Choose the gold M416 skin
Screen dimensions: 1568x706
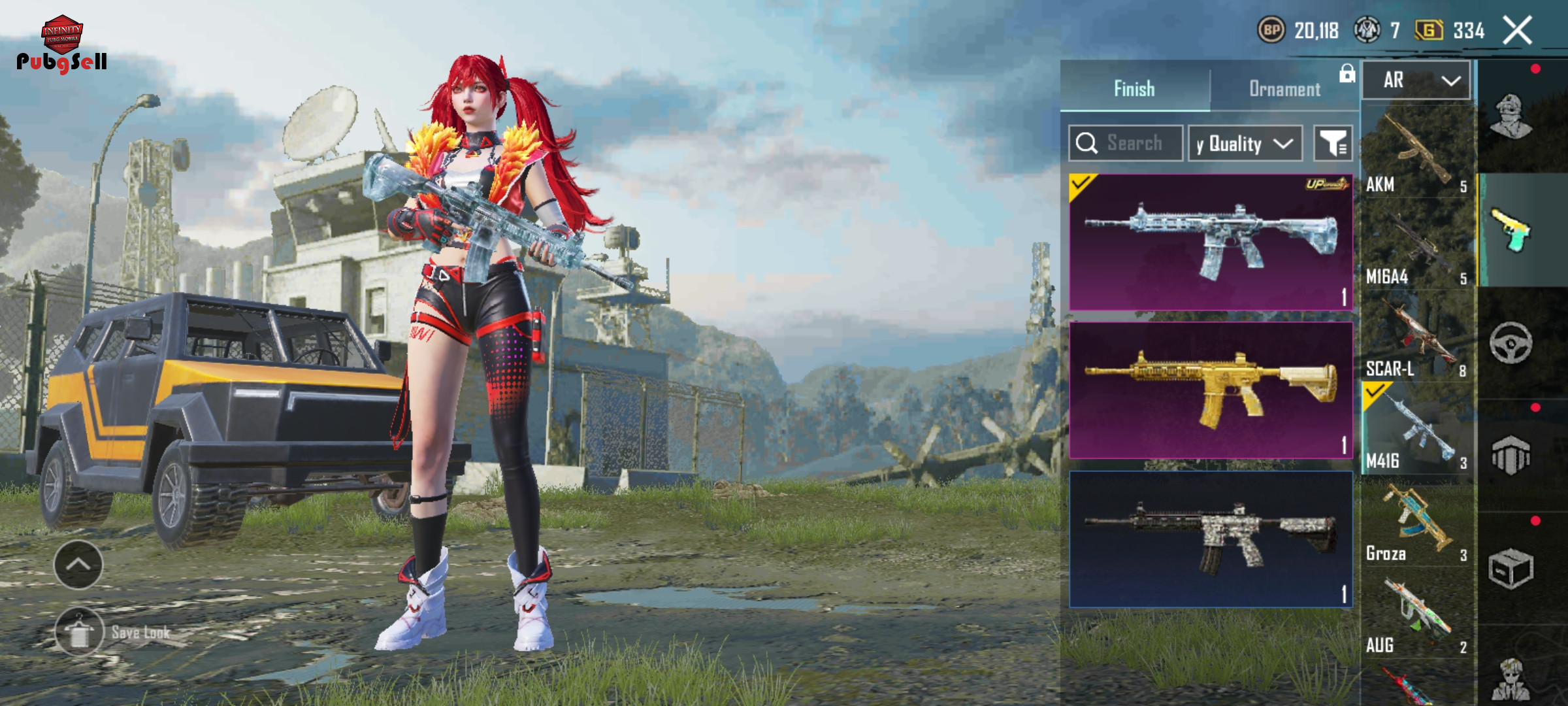(1210, 390)
